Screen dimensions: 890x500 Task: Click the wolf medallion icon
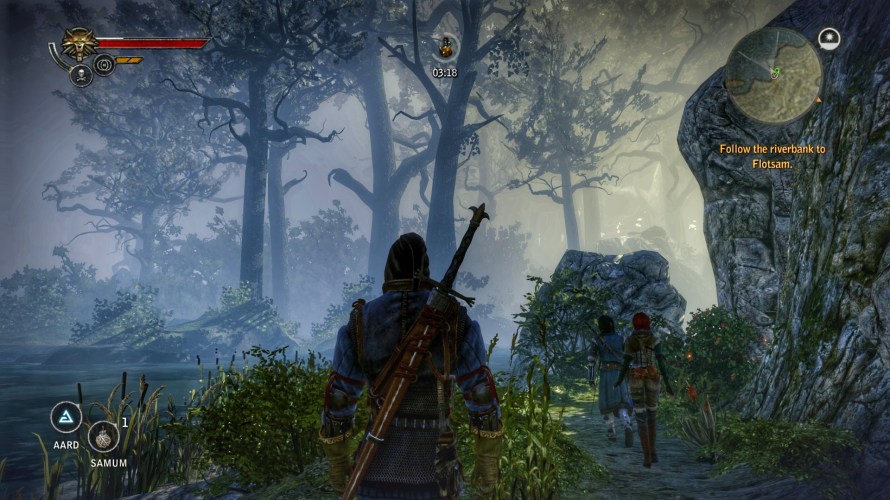(x=77, y=44)
